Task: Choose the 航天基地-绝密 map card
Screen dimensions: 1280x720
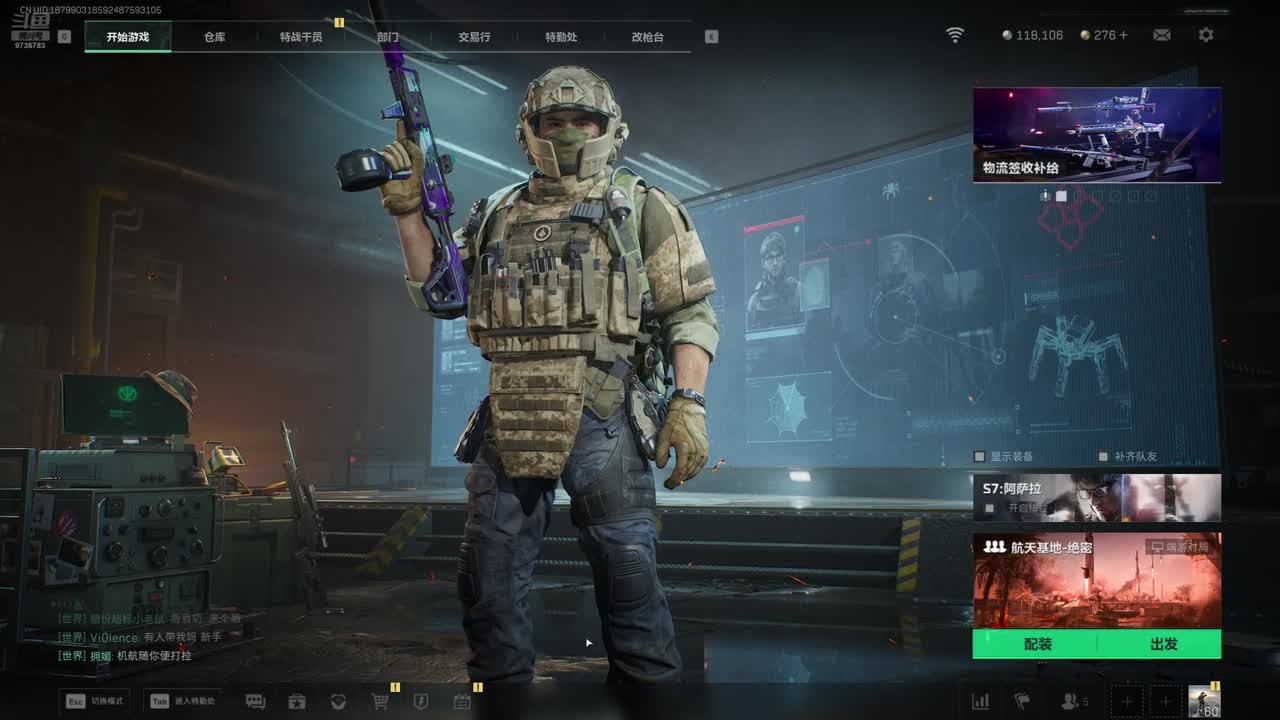Action: 1097,580
